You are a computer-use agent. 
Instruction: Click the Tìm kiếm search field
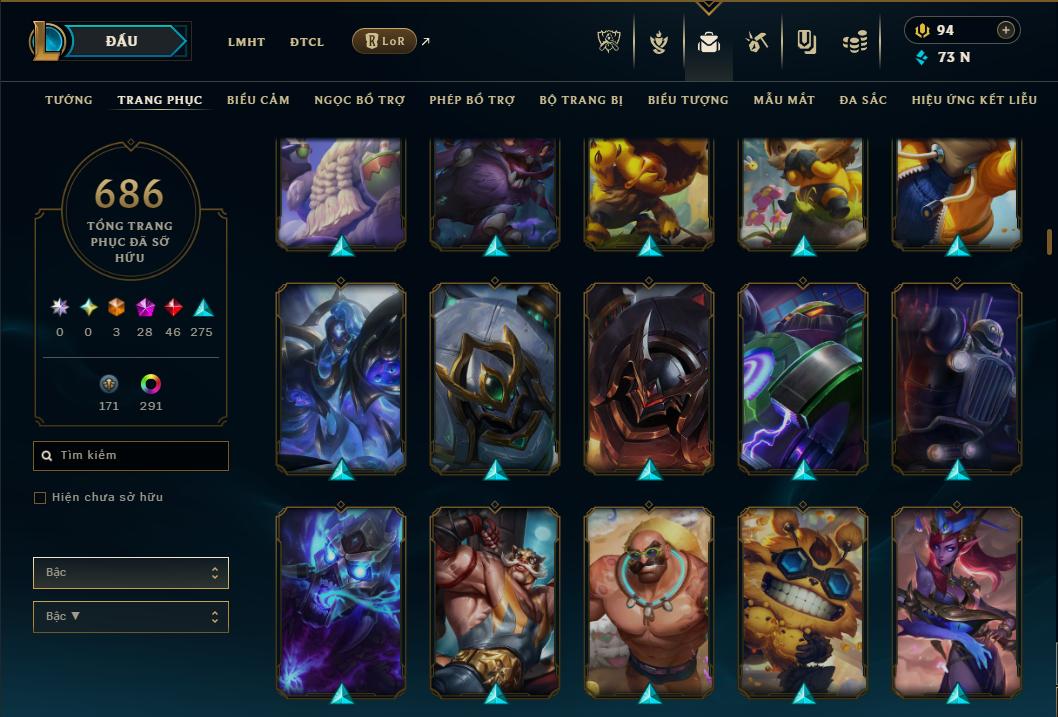tap(131, 456)
